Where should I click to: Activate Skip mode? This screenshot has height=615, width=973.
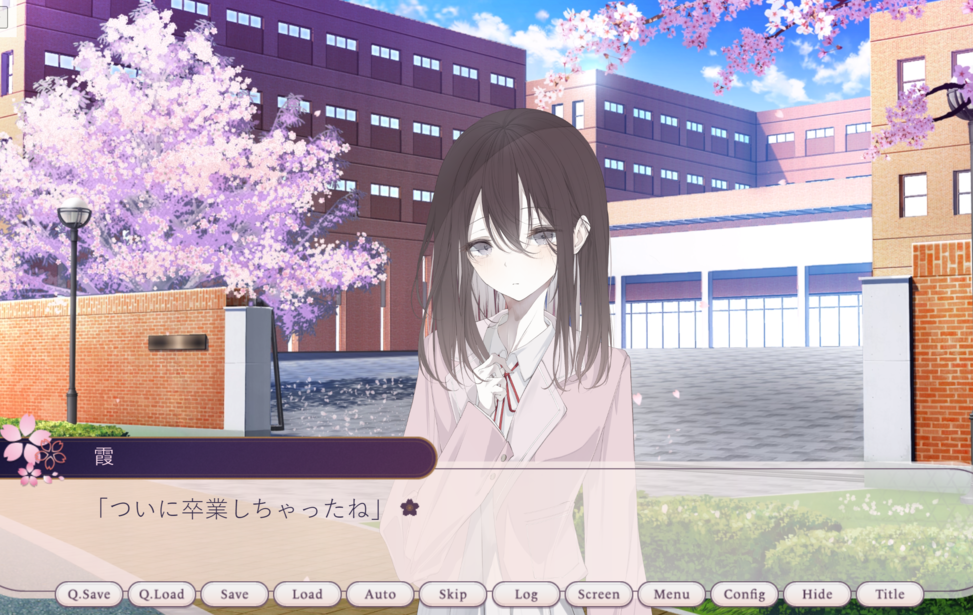click(453, 594)
